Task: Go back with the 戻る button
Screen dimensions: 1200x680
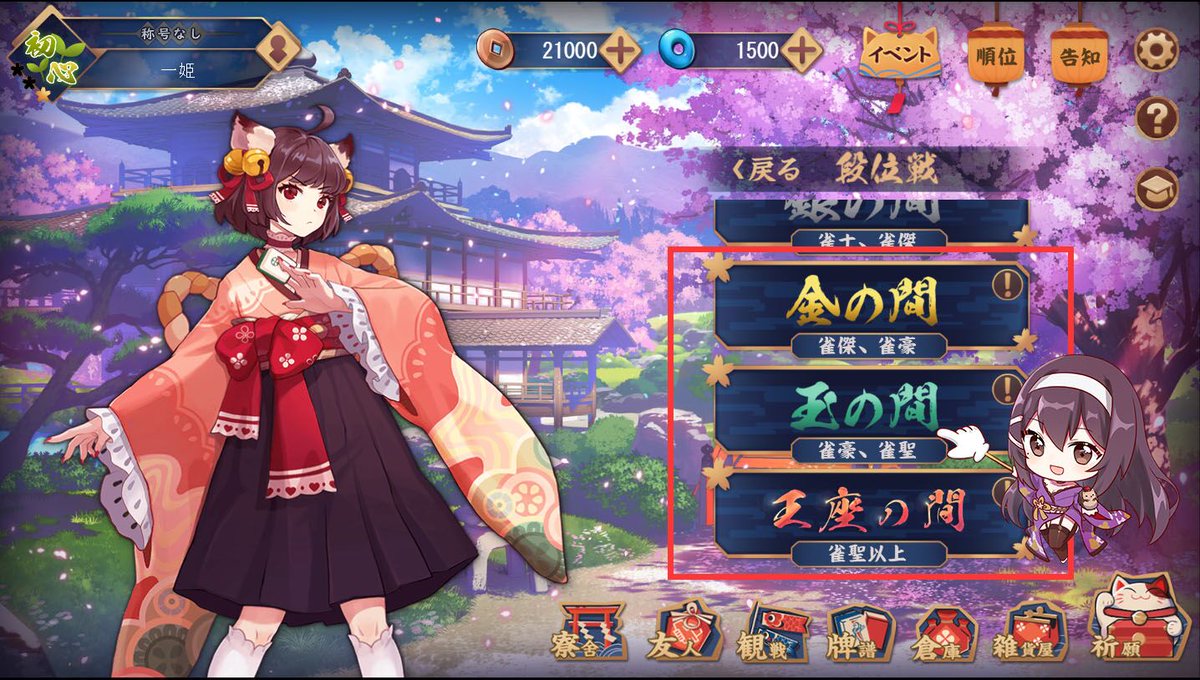Action: [768, 170]
